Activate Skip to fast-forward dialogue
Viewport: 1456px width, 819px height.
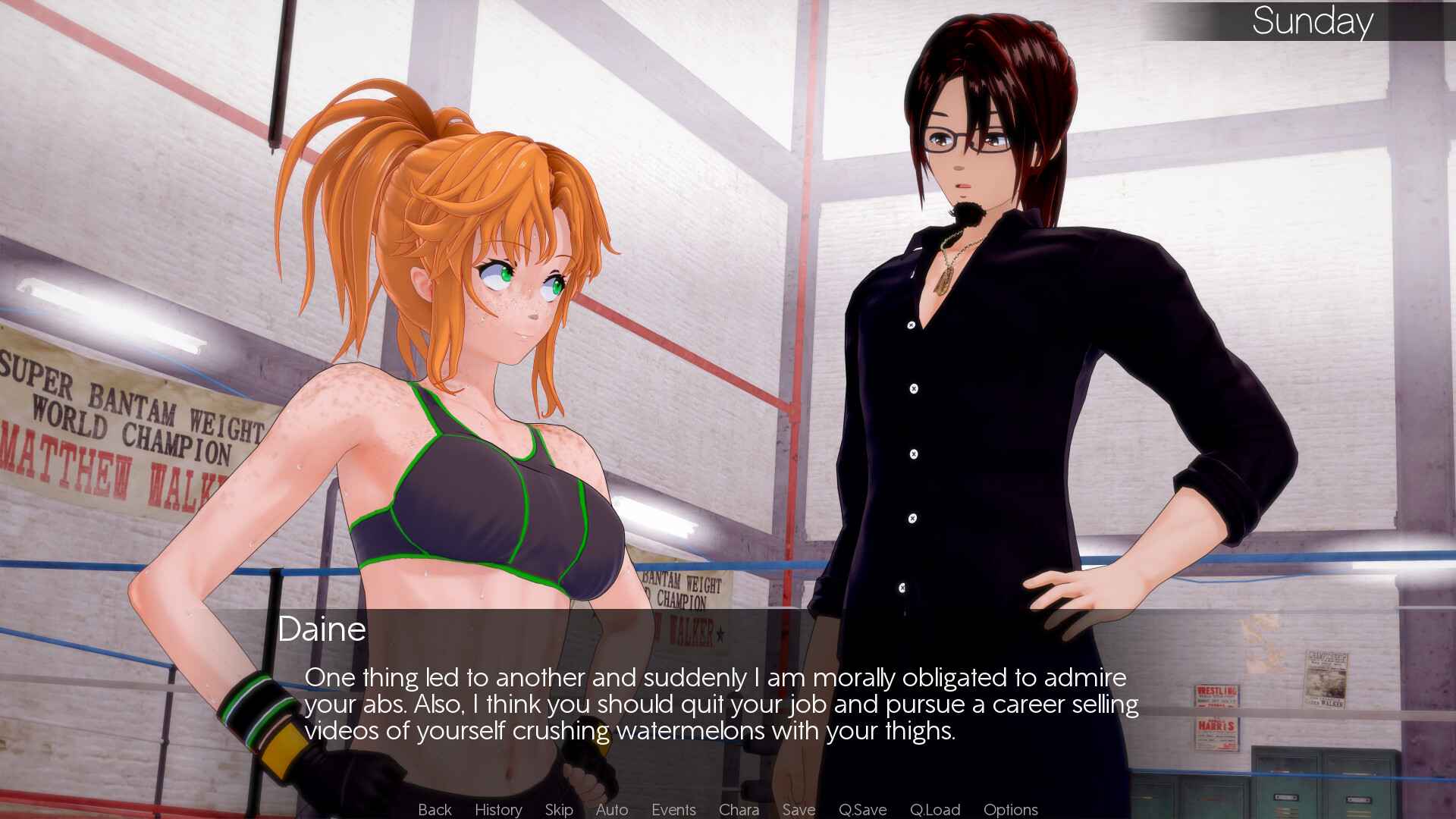[559, 810]
